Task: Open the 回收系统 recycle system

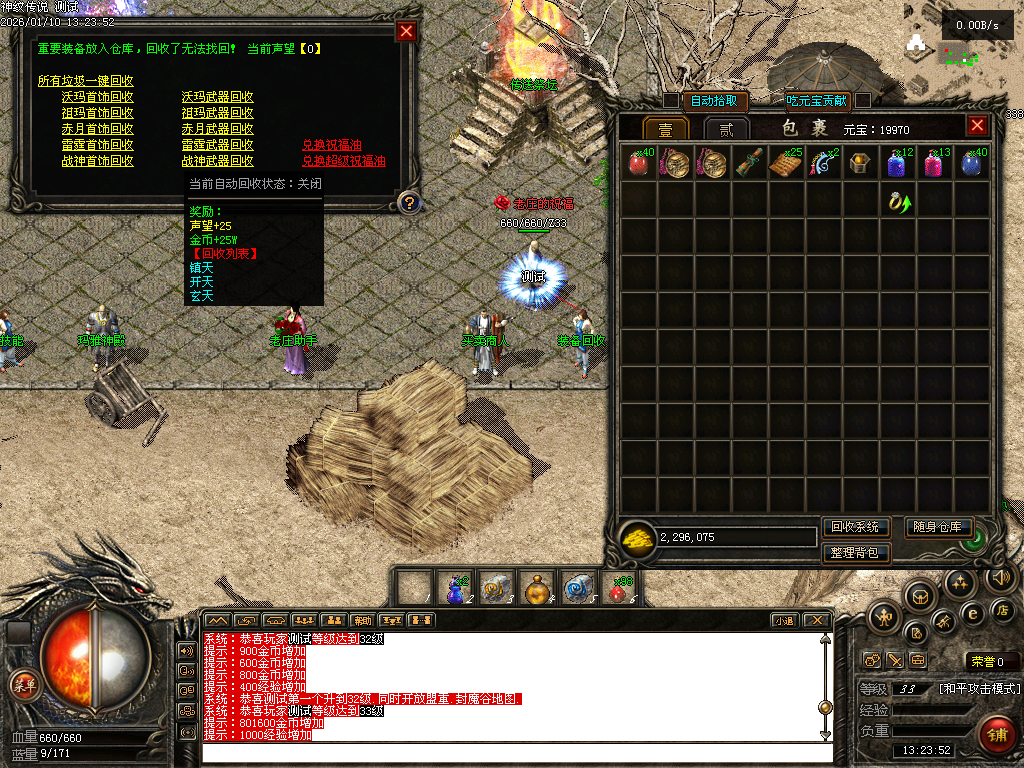Action: pos(855,527)
